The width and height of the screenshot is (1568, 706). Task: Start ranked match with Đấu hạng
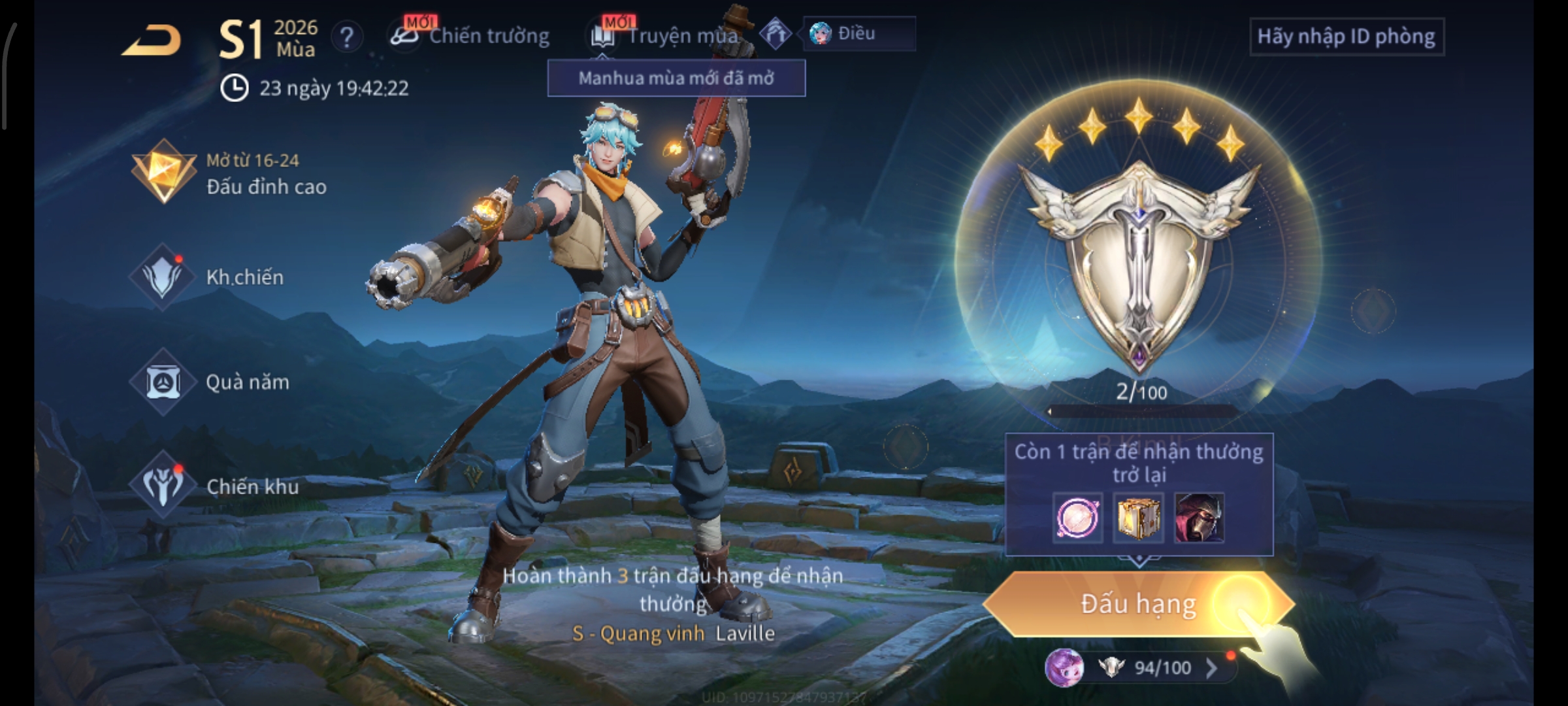[1138, 604]
